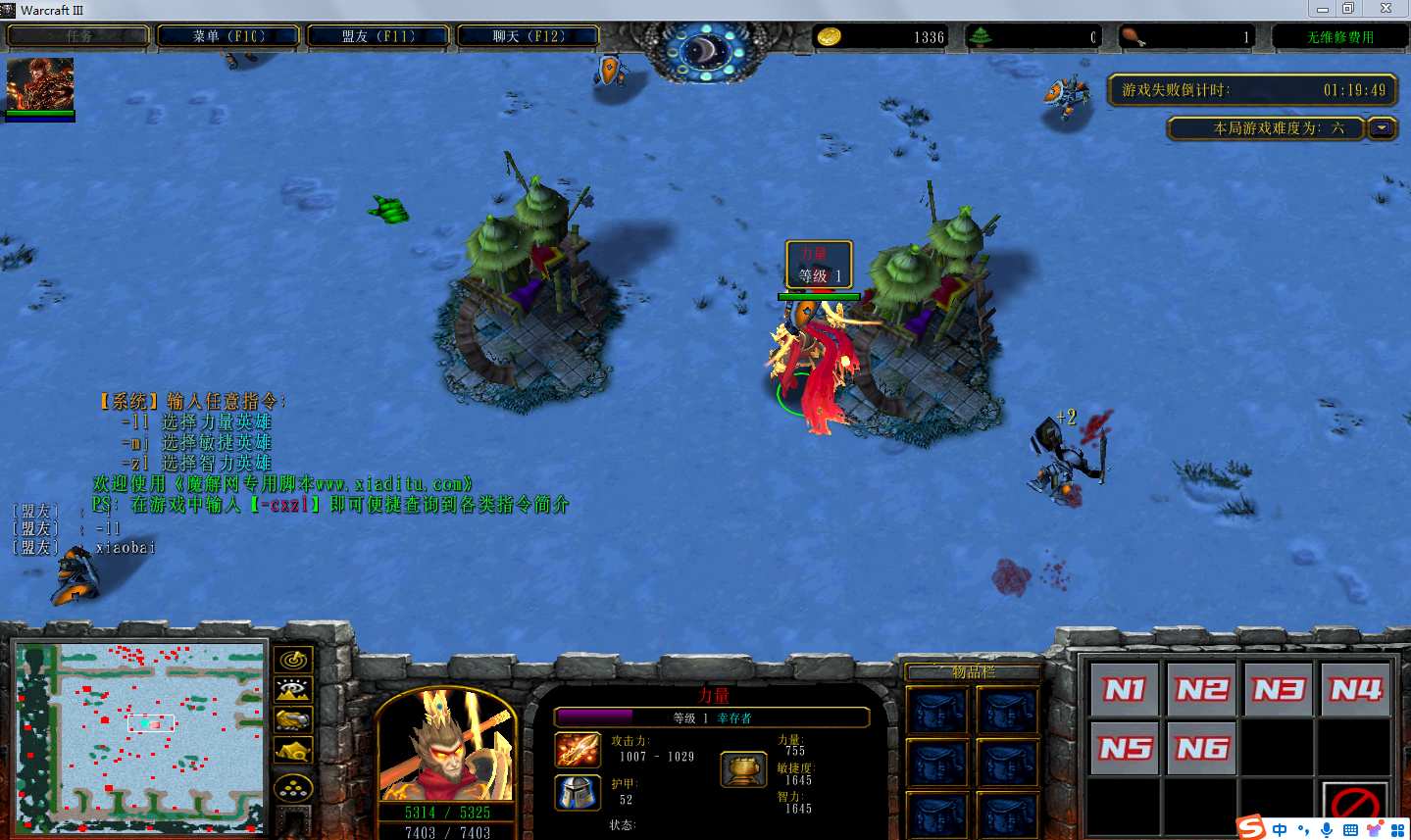Select the N5 command button
1411x840 pixels.
coord(1125,749)
